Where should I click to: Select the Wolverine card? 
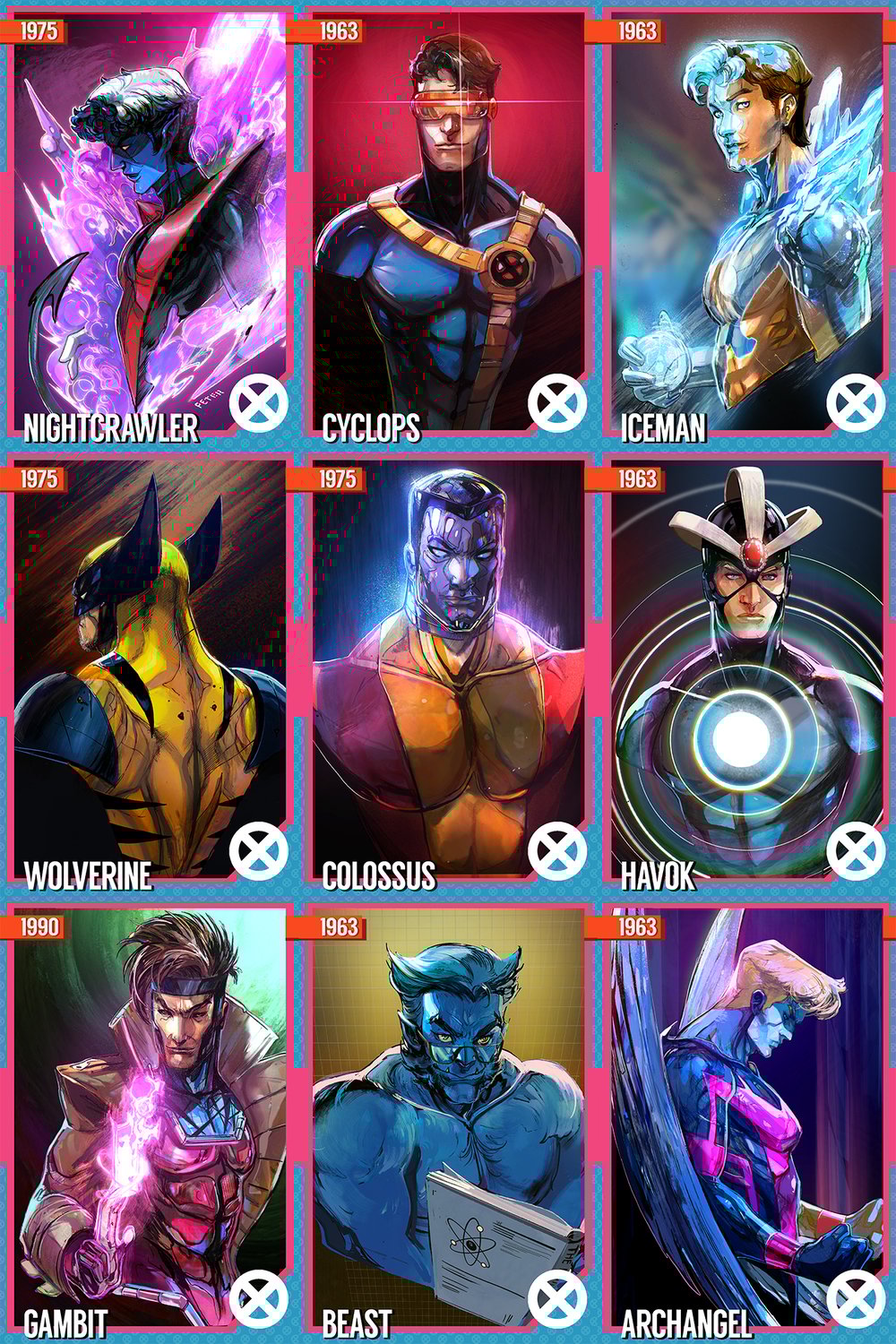pyautogui.click(x=149, y=672)
